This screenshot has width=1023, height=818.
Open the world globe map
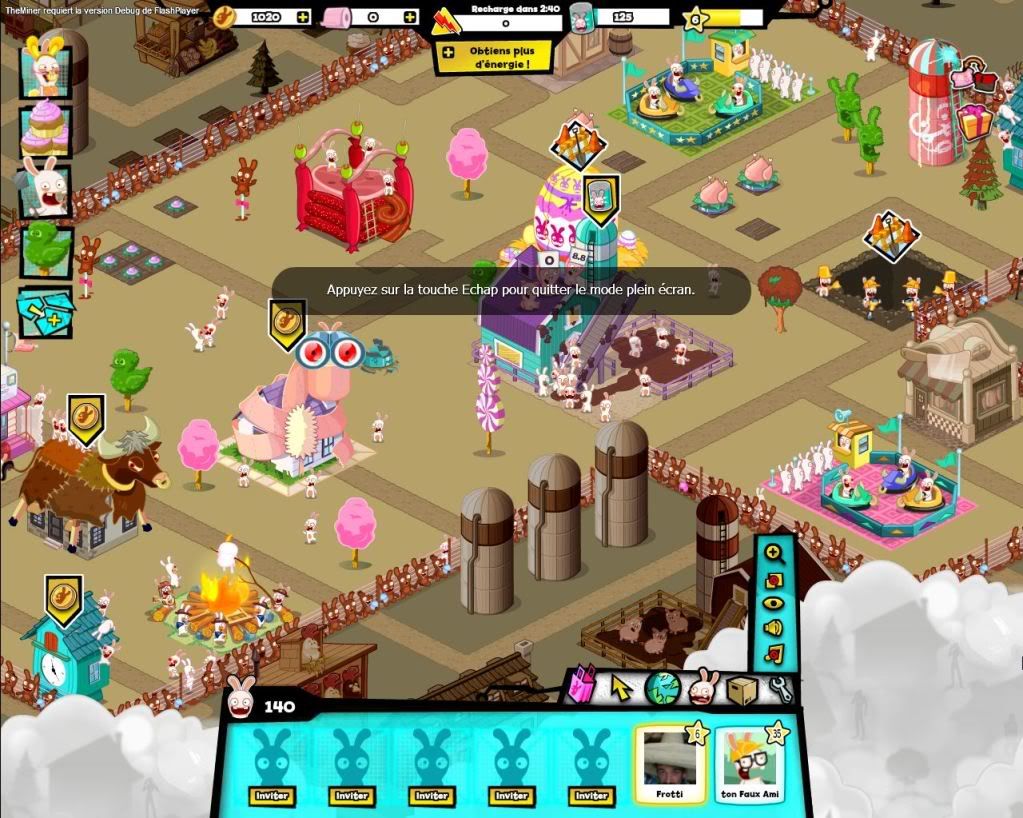(x=662, y=688)
